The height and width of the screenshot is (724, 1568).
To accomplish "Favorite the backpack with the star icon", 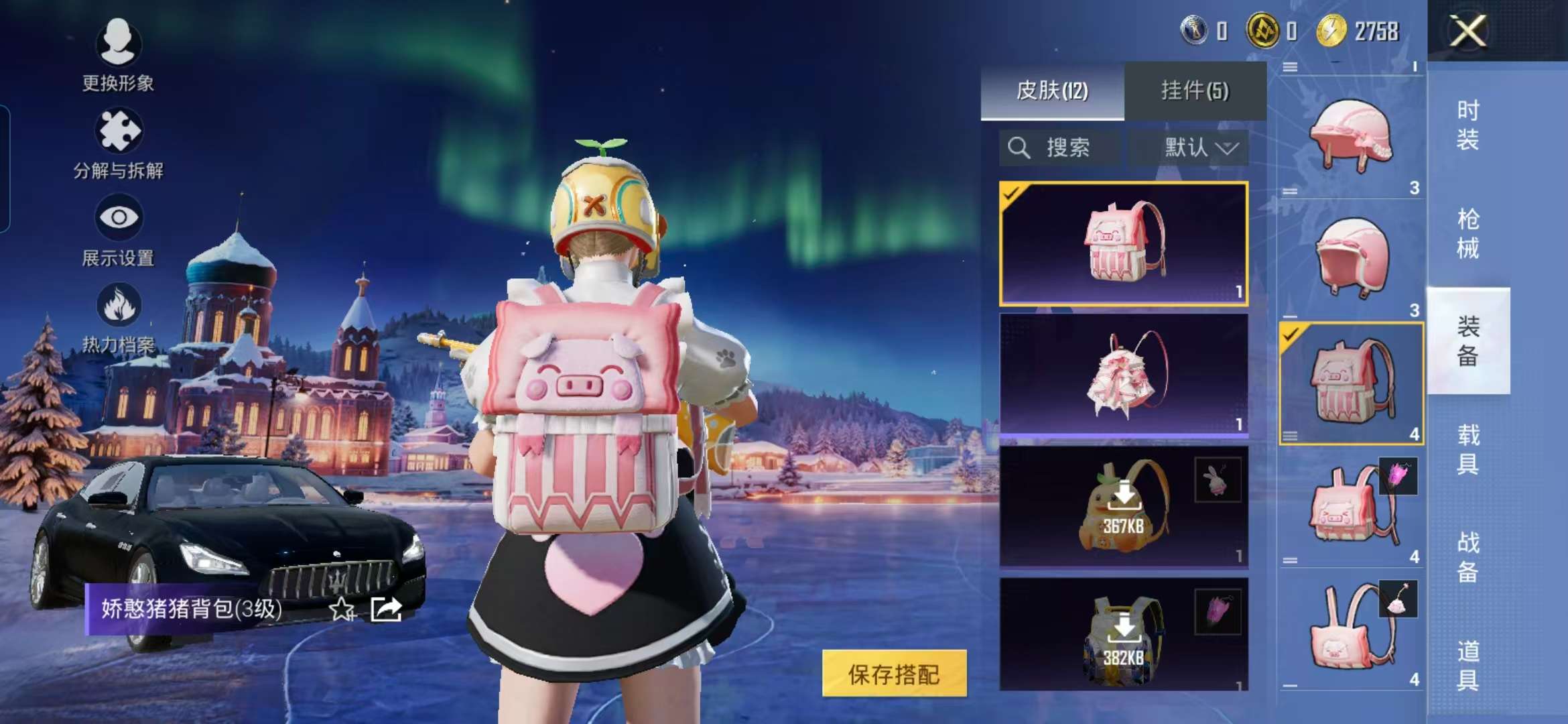I will [x=342, y=609].
